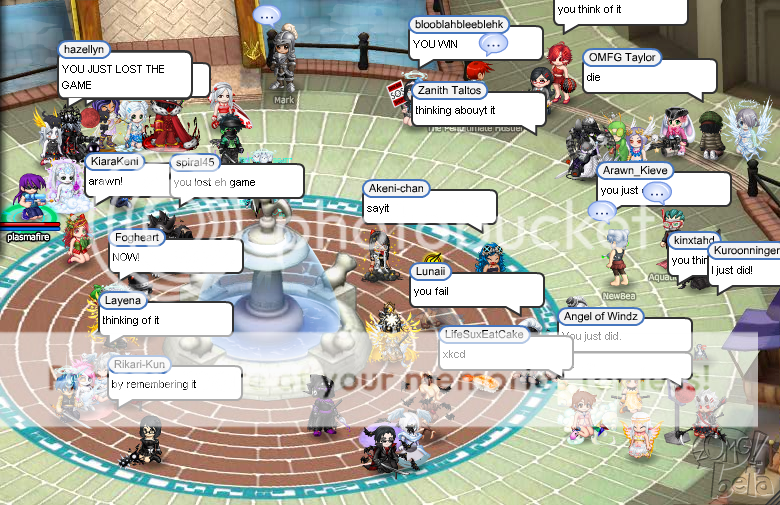Click the Lunaii name label
The height and width of the screenshot is (505, 780).
tap(431, 271)
